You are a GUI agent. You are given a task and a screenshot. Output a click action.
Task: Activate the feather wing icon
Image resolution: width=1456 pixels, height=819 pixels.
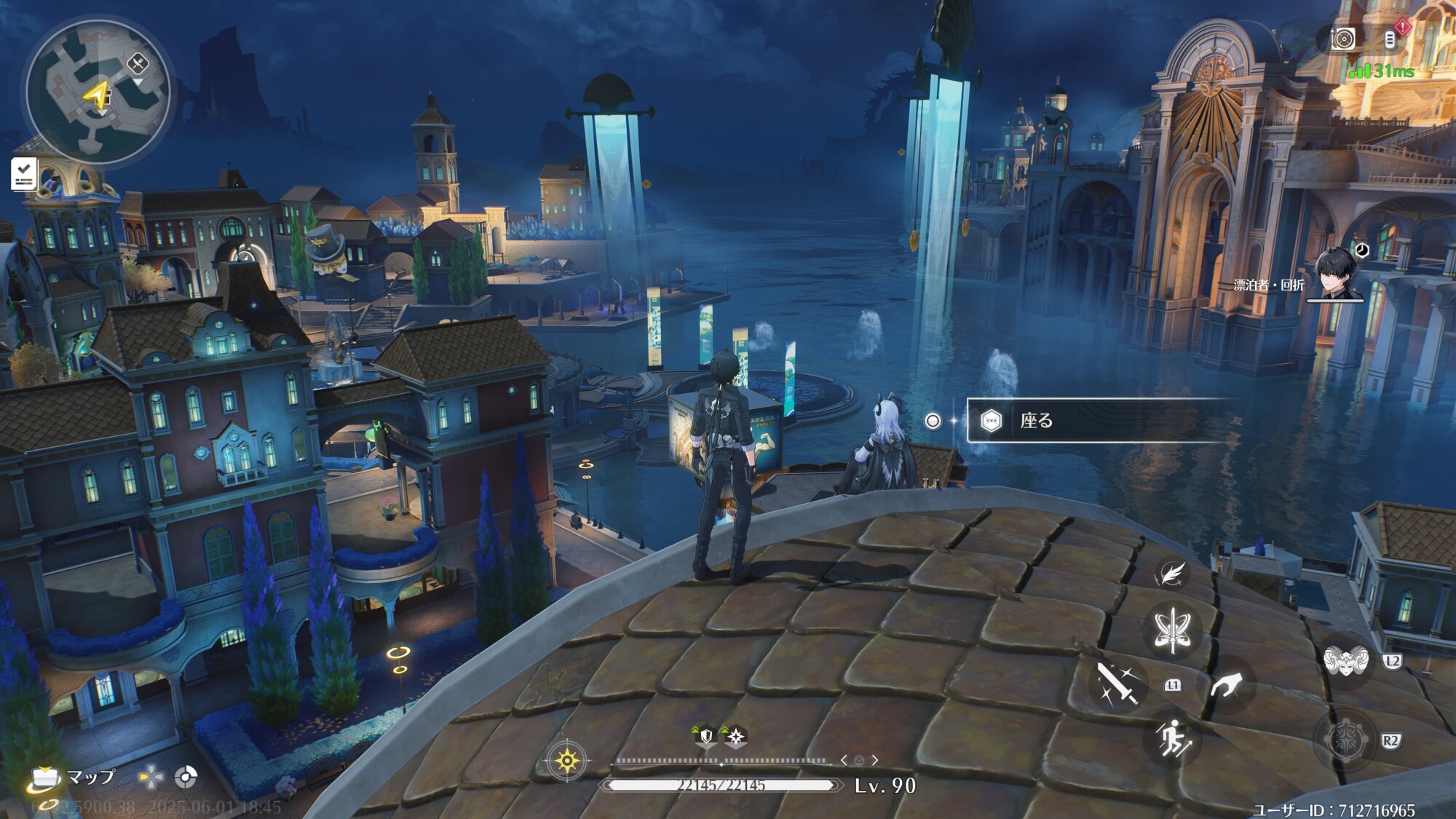(1171, 574)
